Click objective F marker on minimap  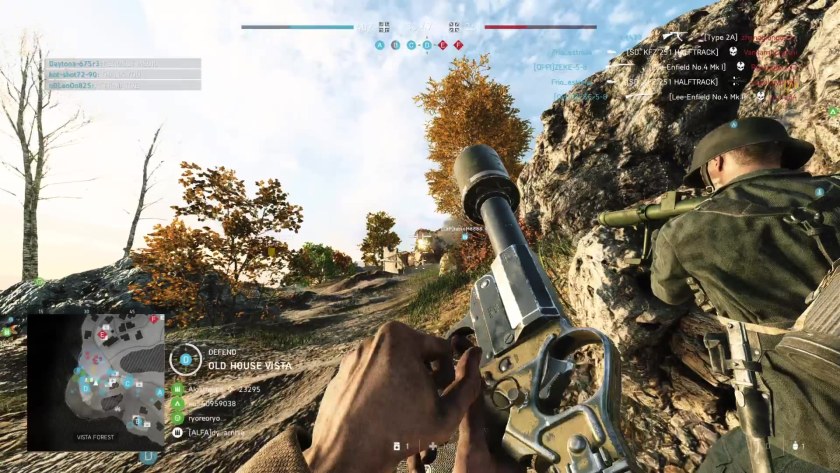click(152, 320)
